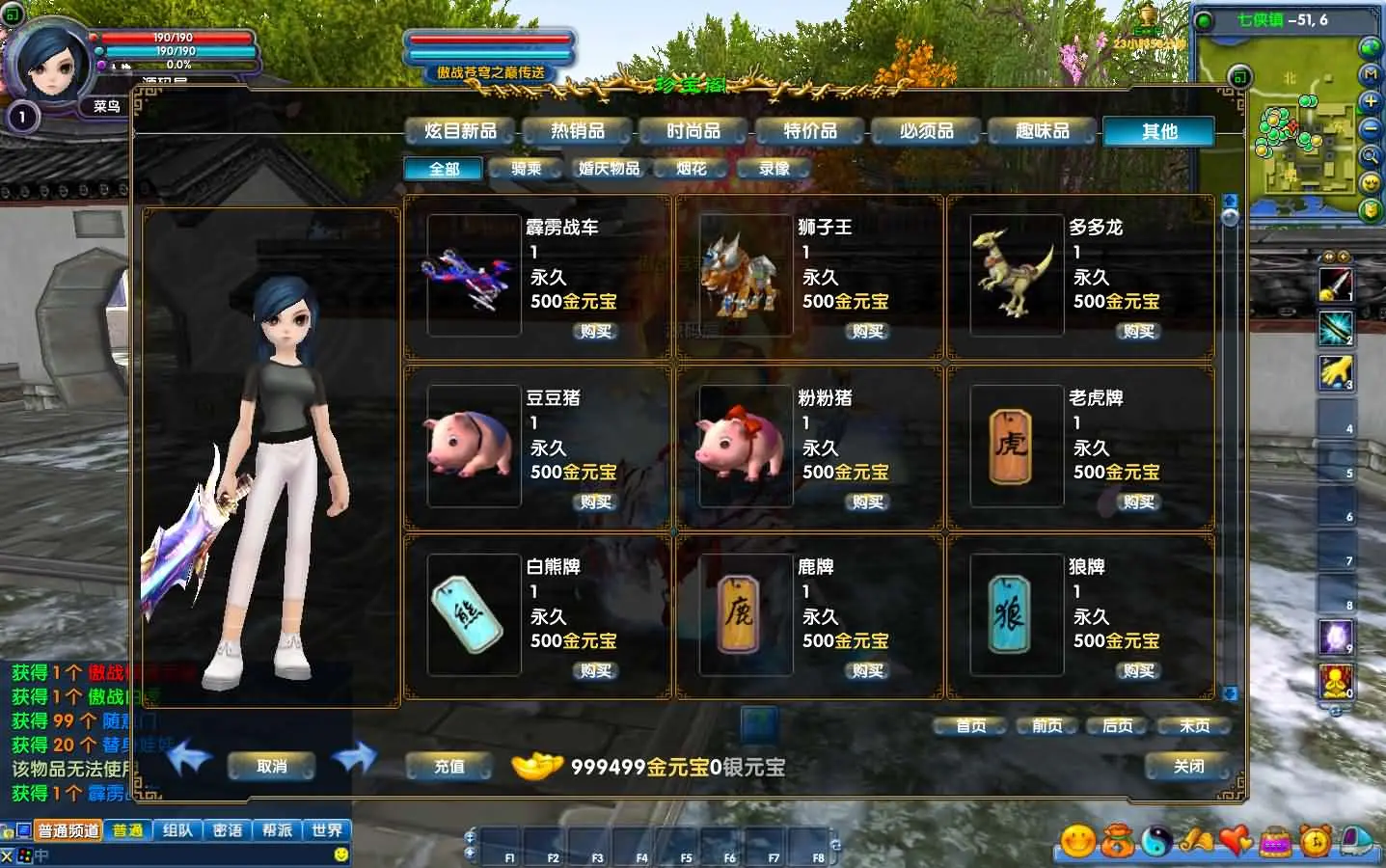The width and height of the screenshot is (1386, 868).
Task: Click the red heart icon in the bottom toolbar
Action: [x=1236, y=841]
